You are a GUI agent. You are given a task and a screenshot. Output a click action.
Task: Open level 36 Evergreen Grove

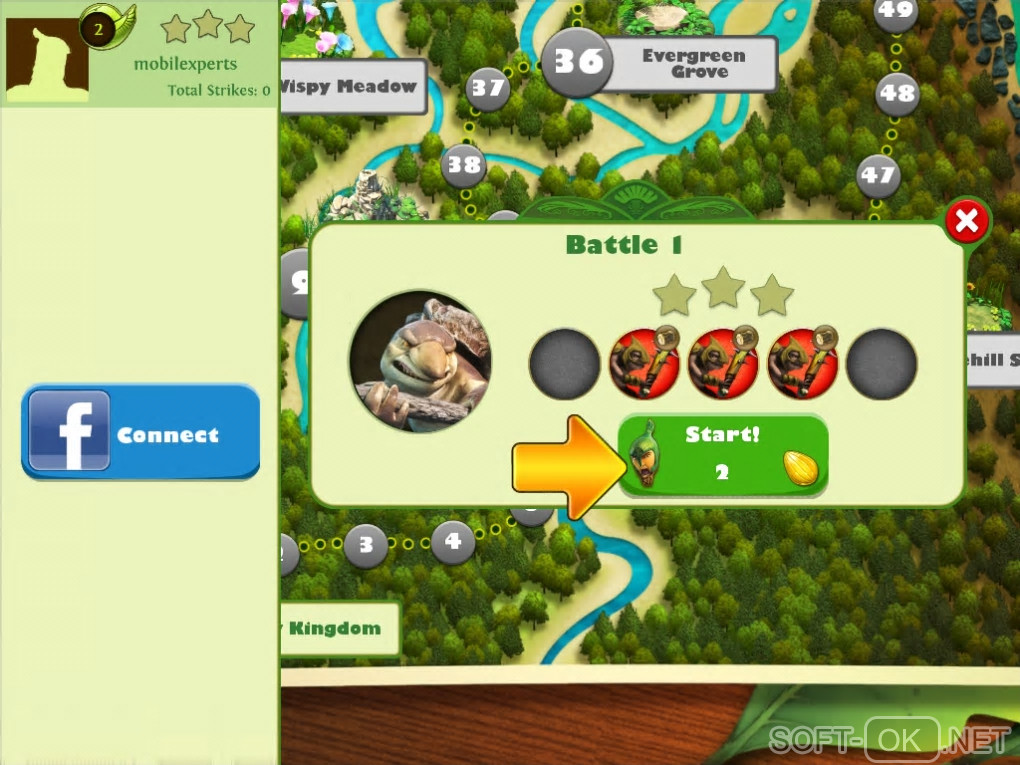578,62
